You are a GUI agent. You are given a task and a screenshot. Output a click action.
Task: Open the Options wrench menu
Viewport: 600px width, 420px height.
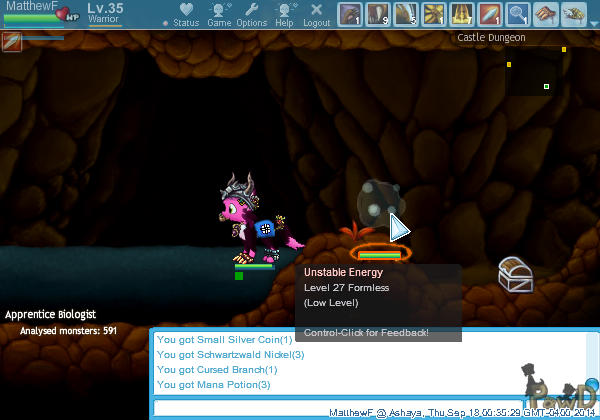(x=251, y=14)
